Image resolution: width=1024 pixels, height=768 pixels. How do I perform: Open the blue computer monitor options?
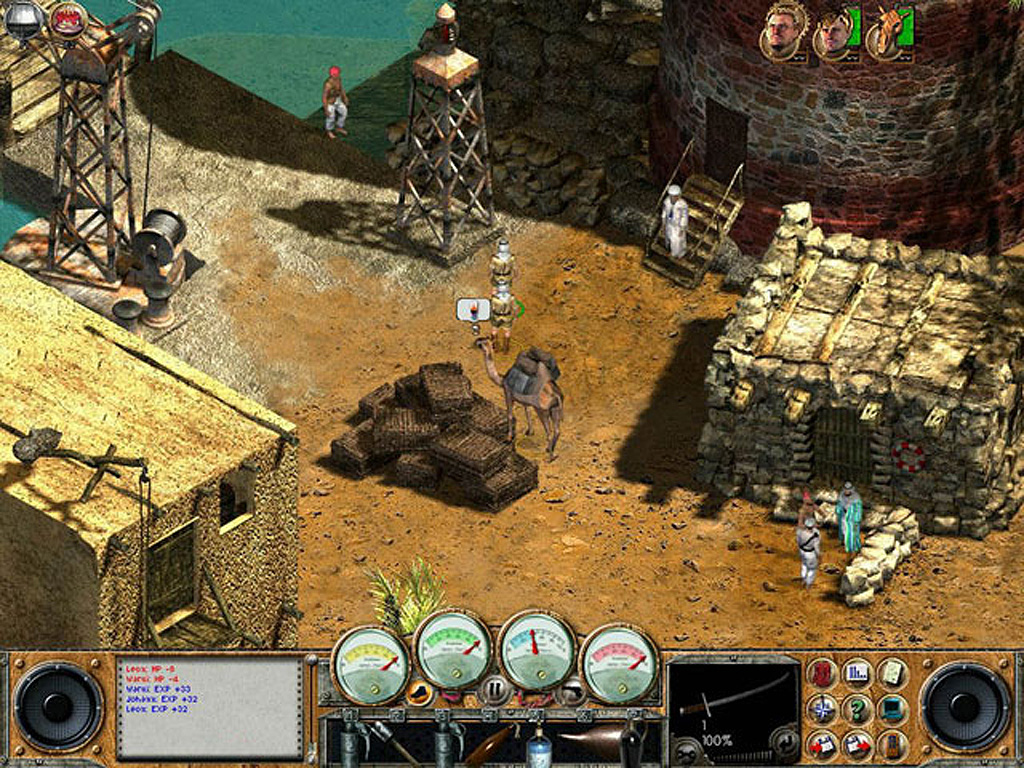[892, 709]
